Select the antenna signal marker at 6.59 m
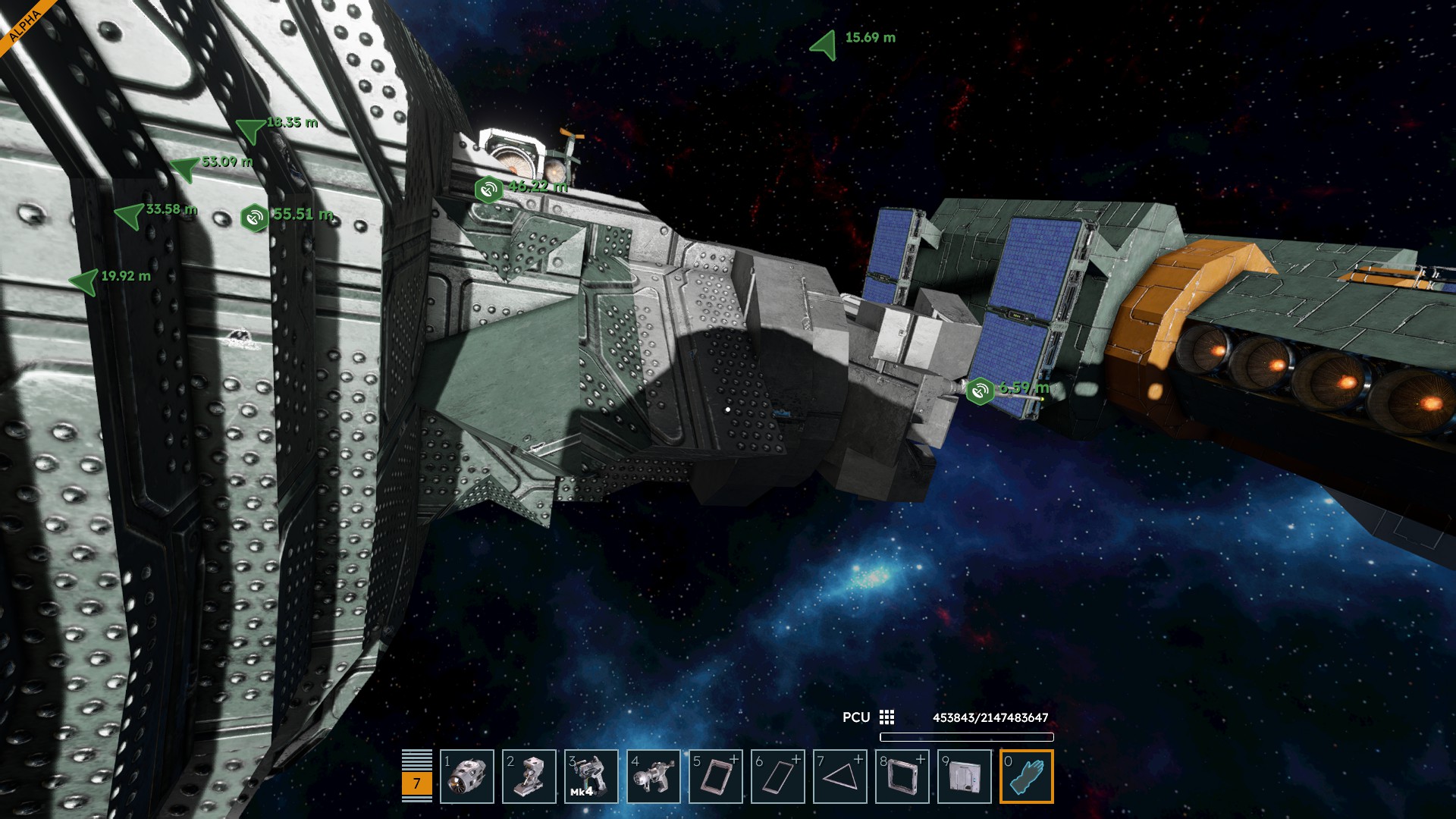Viewport: 1456px width, 819px height. (x=980, y=391)
